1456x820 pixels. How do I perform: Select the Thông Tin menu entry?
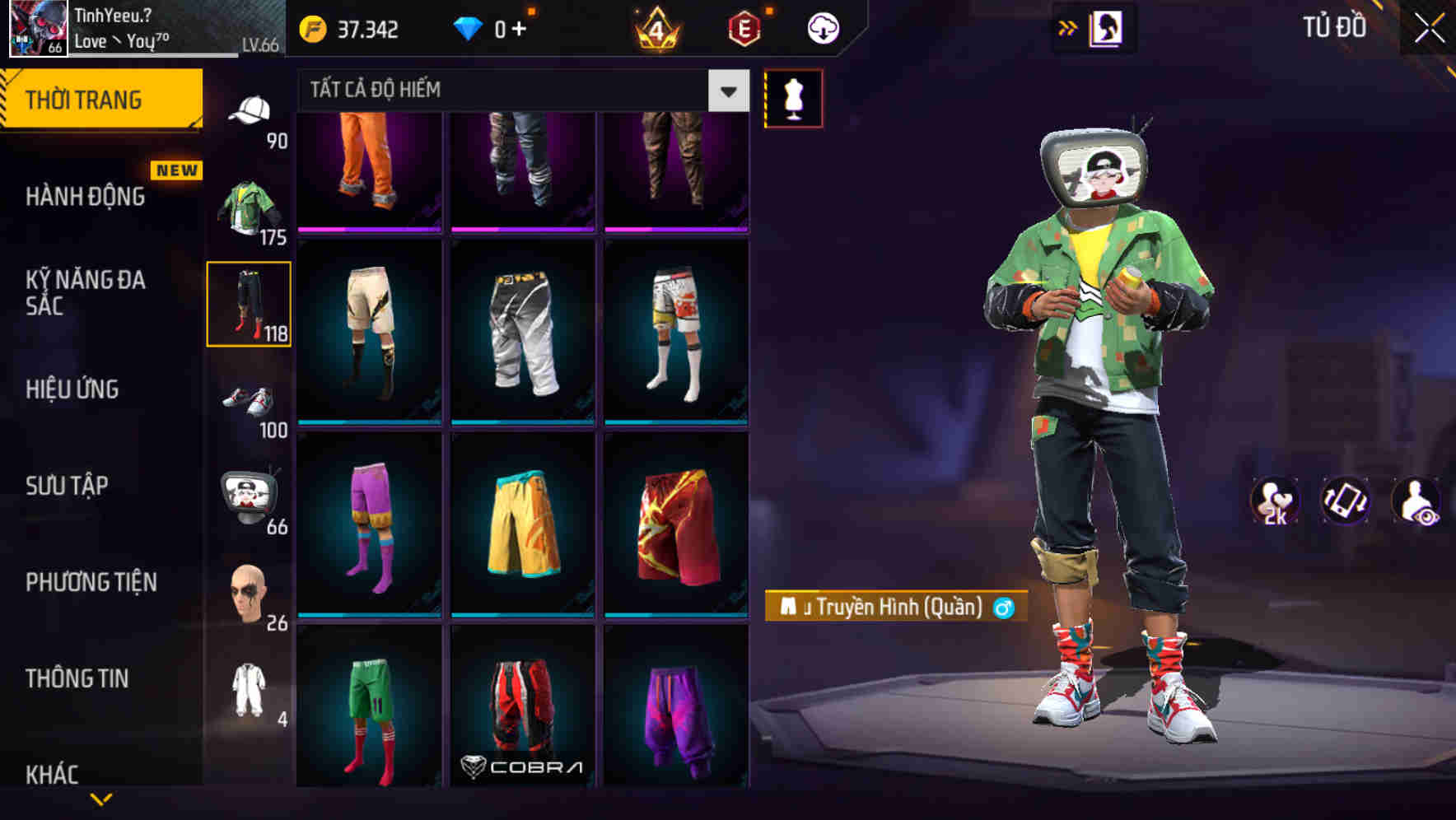pos(76,678)
